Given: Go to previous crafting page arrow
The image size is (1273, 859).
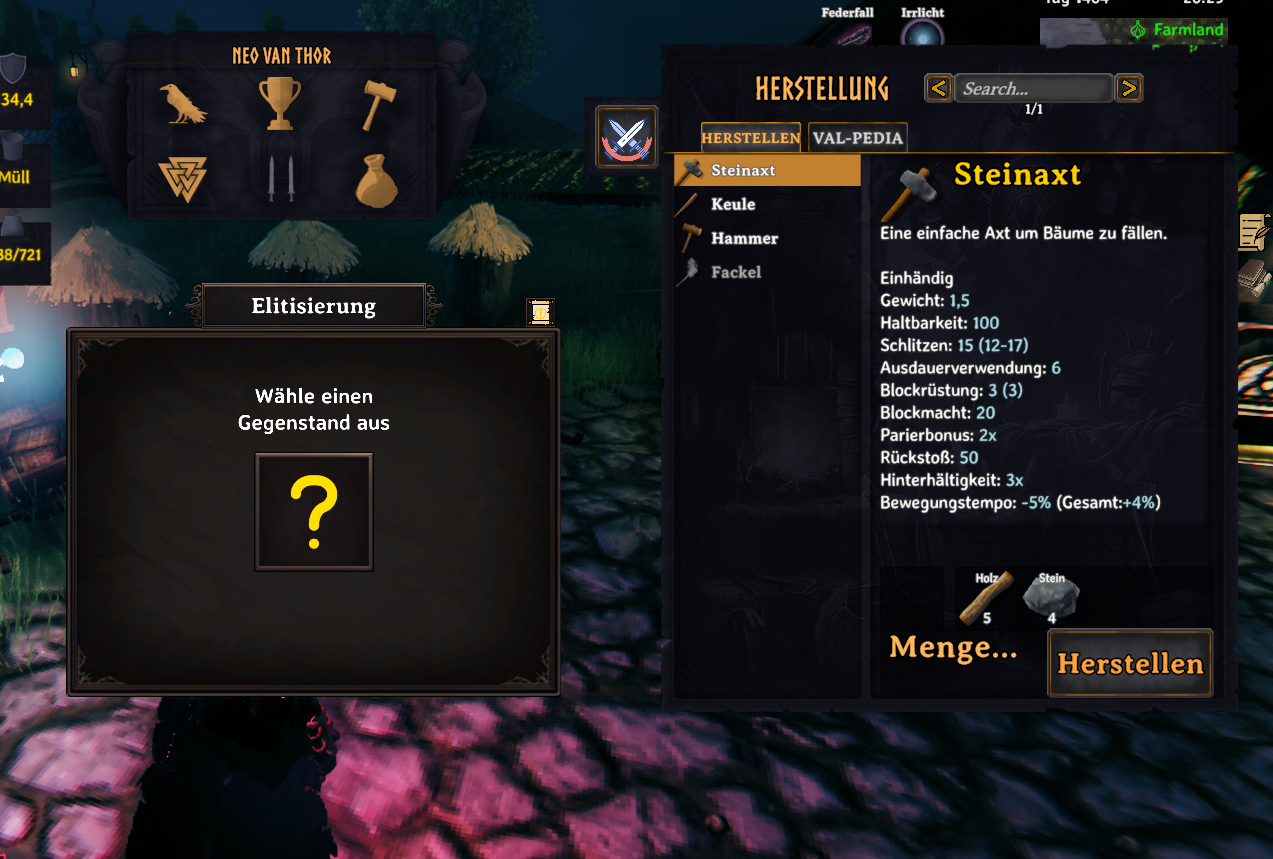Looking at the screenshot, I should coord(938,89).
